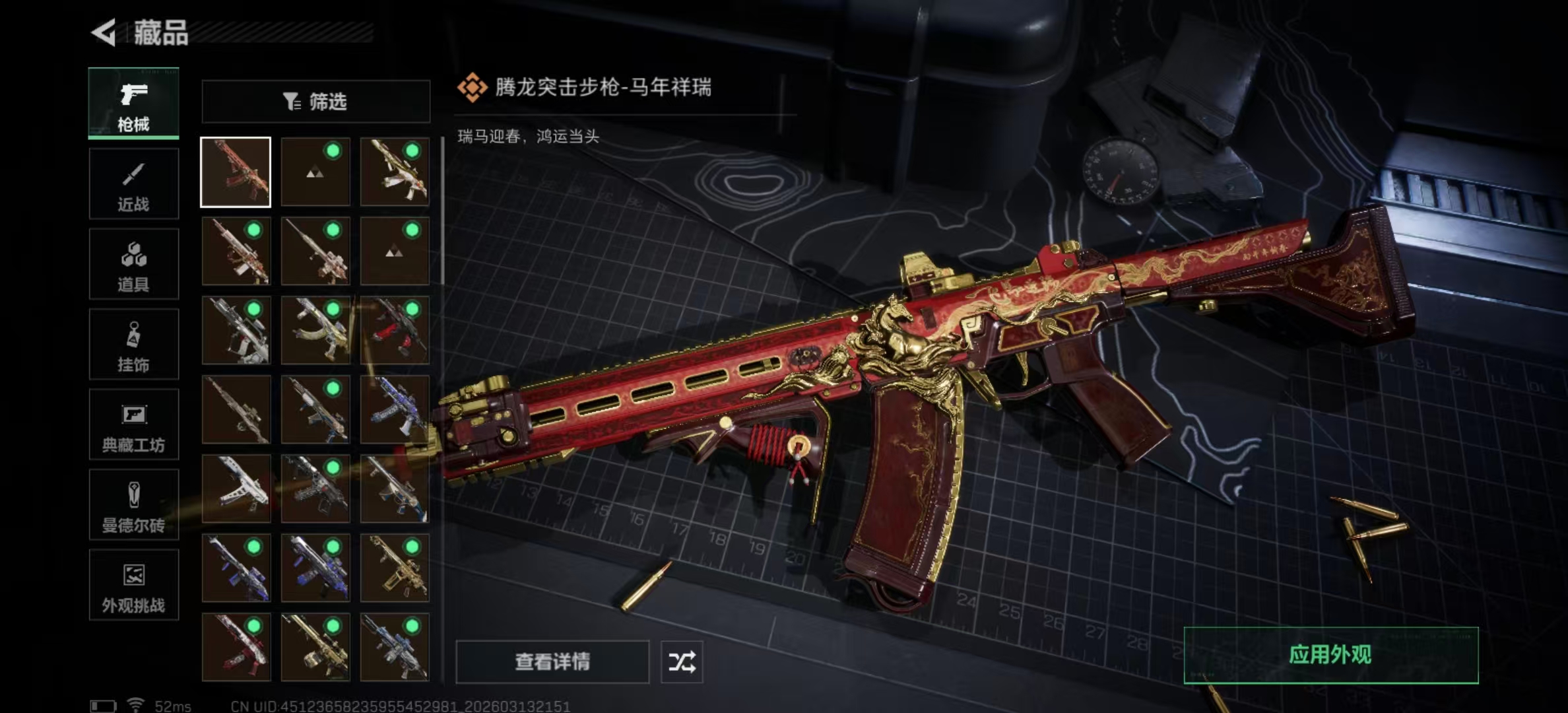Open the 筛选 filter button
1568x713 pixels.
[315, 102]
